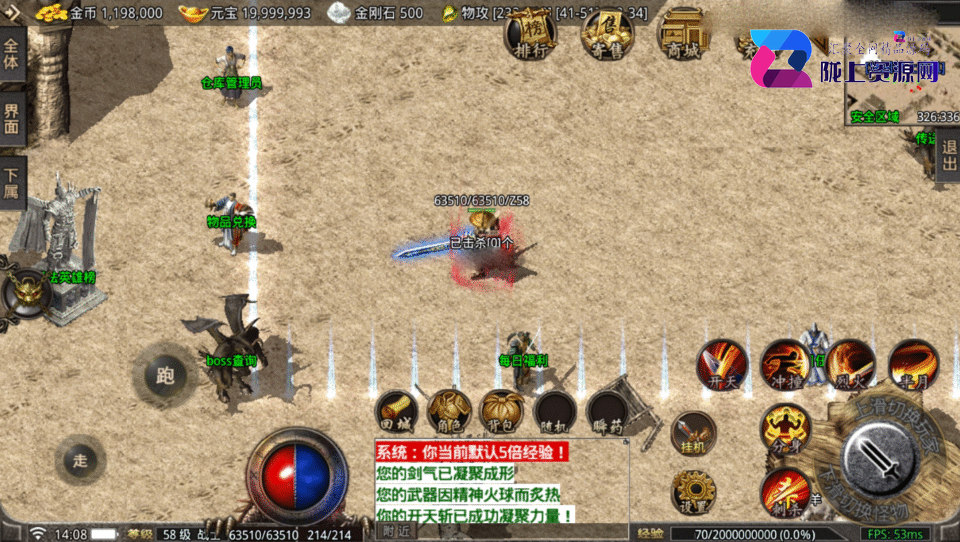Open the 寄售 consignment market

pyautogui.click(x=607, y=34)
